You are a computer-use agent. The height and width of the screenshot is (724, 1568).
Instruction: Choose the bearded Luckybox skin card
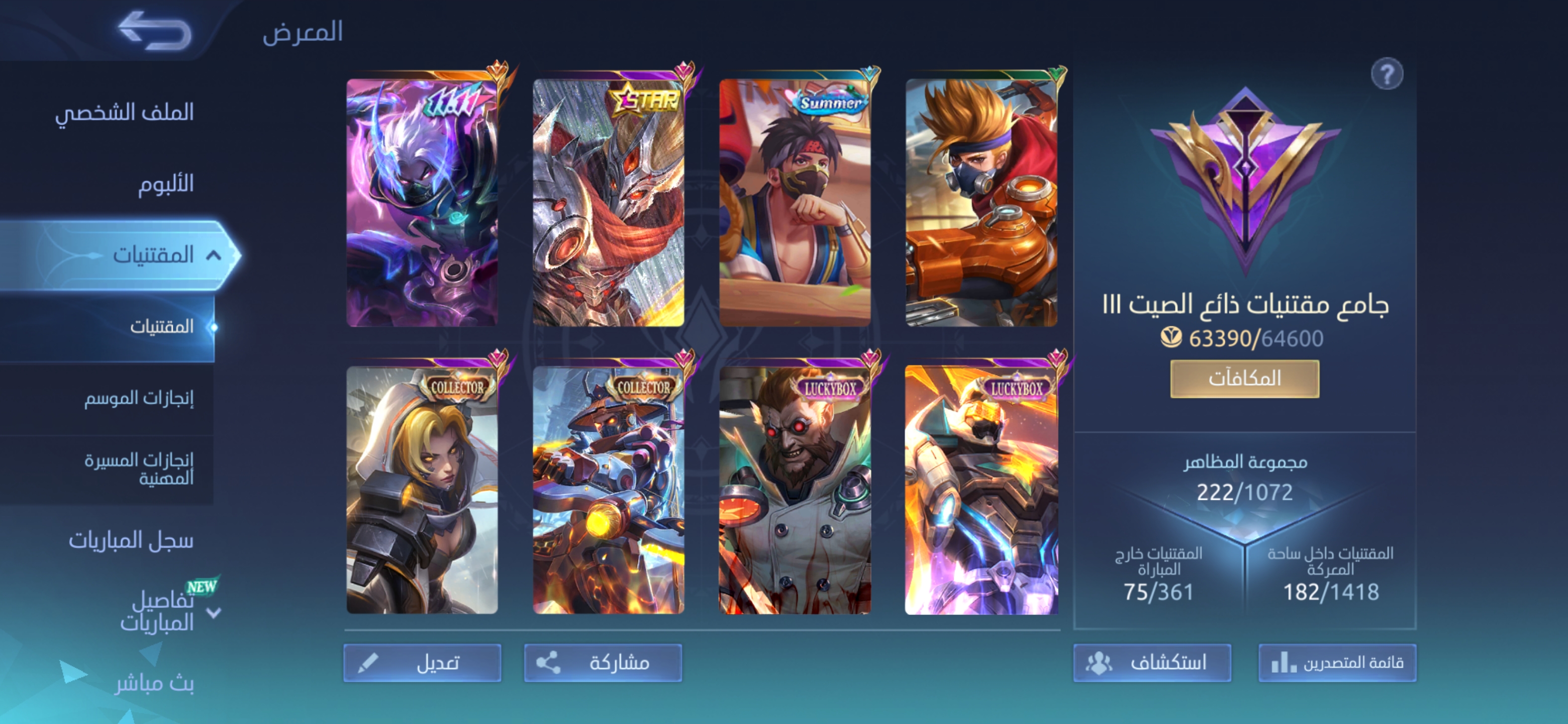click(x=795, y=490)
